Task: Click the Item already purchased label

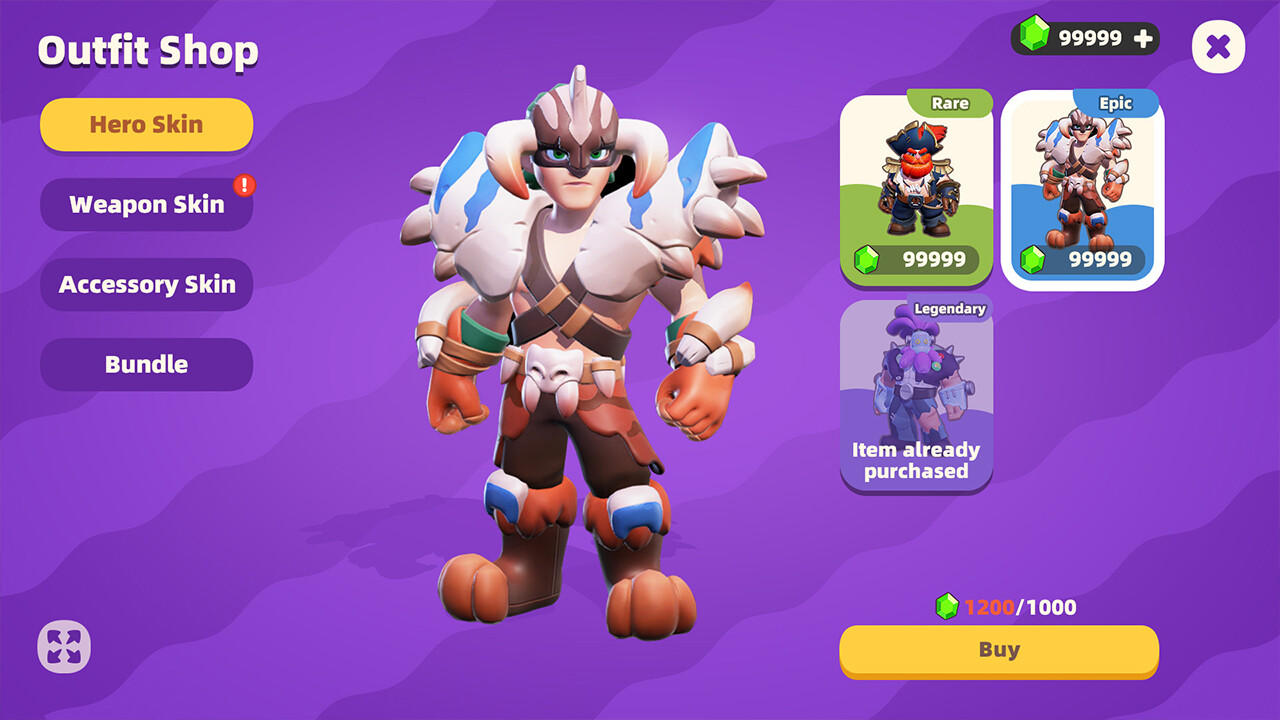Action: (916, 460)
